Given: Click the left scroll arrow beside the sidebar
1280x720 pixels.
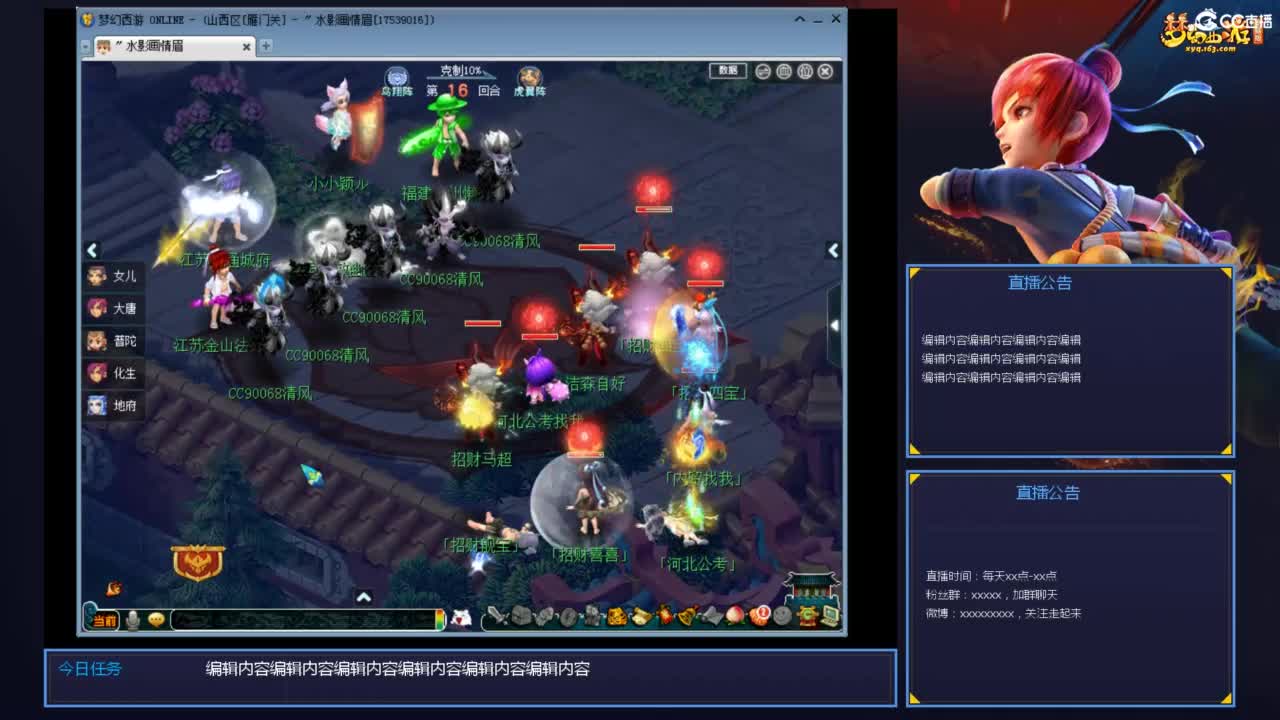Looking at the screenshot, I should coord(91,250).
